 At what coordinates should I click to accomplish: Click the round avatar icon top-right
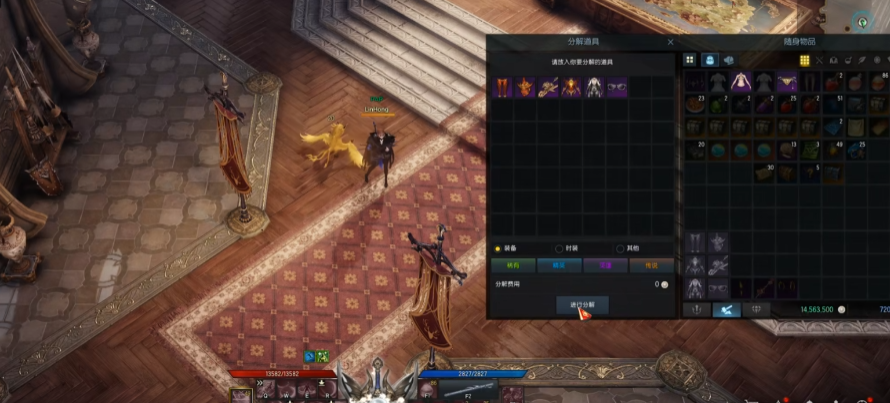[x=861, y=21]
